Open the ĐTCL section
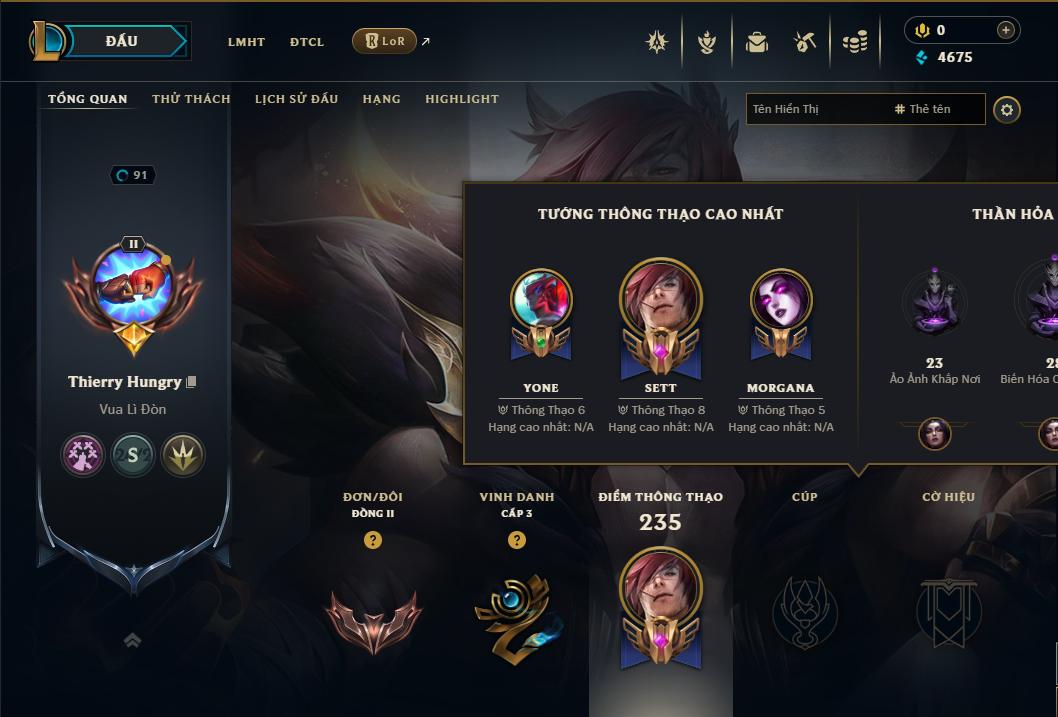1058x717 pixels. (x=307, y=42)
